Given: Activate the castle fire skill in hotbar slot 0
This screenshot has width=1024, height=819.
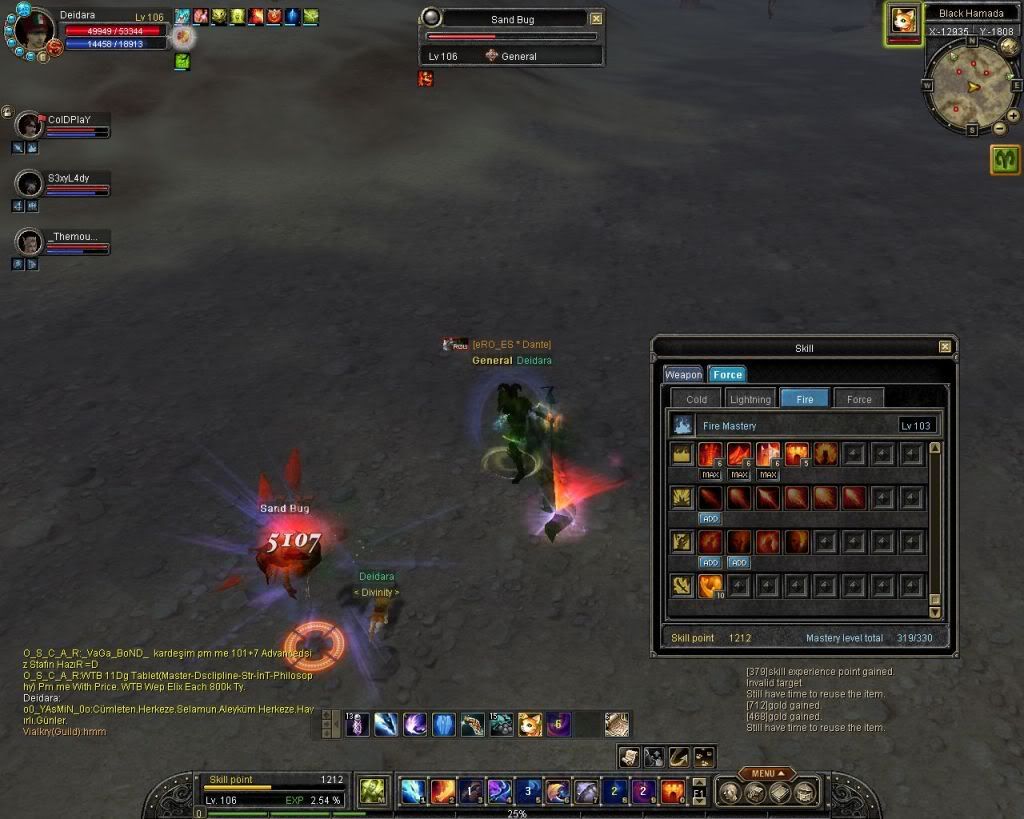Looking at the screenshot, I should pyautogui.click(x=673, y=791).
